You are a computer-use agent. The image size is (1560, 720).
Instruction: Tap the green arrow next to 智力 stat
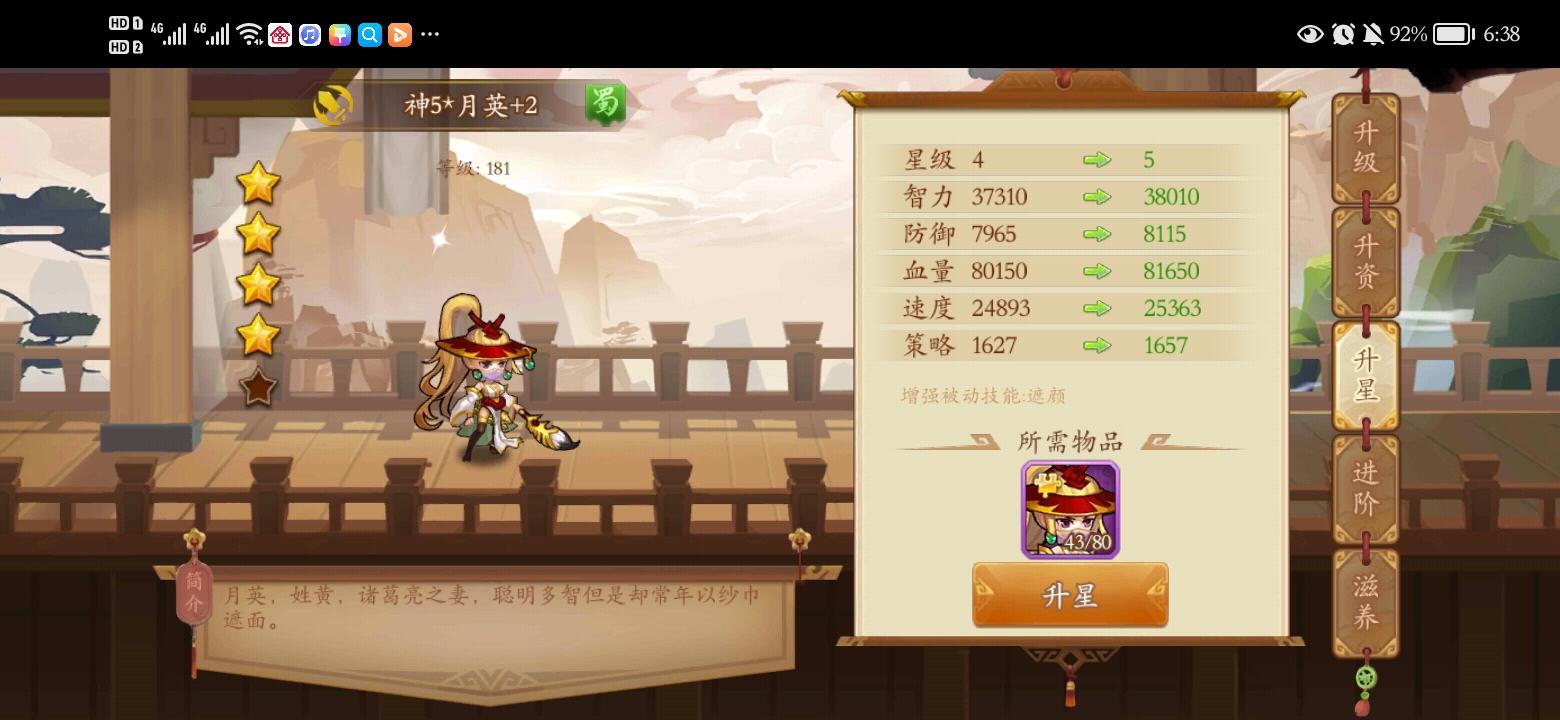tap(1098, 196)
